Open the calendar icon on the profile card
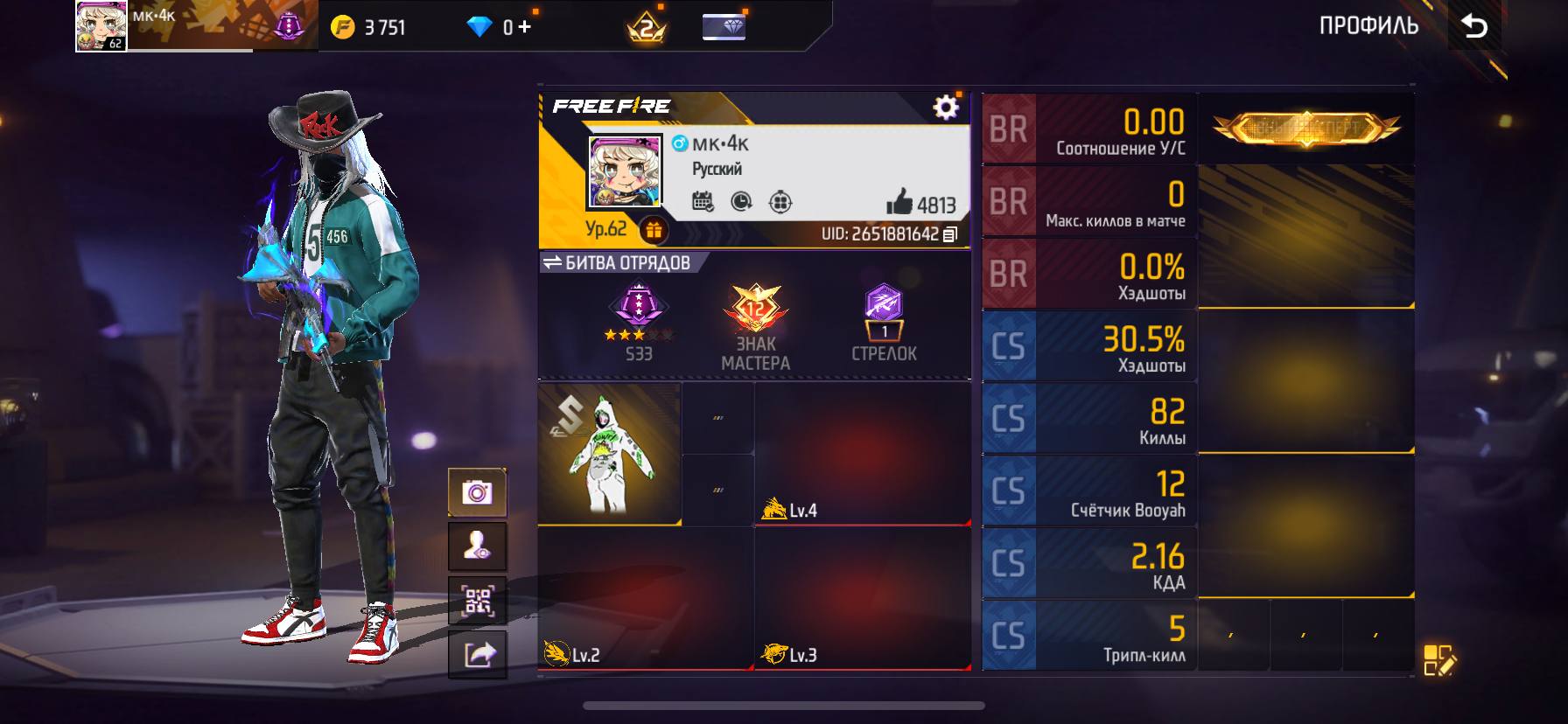This screenshot has height=724, width=1568. [x=703, y=202]
